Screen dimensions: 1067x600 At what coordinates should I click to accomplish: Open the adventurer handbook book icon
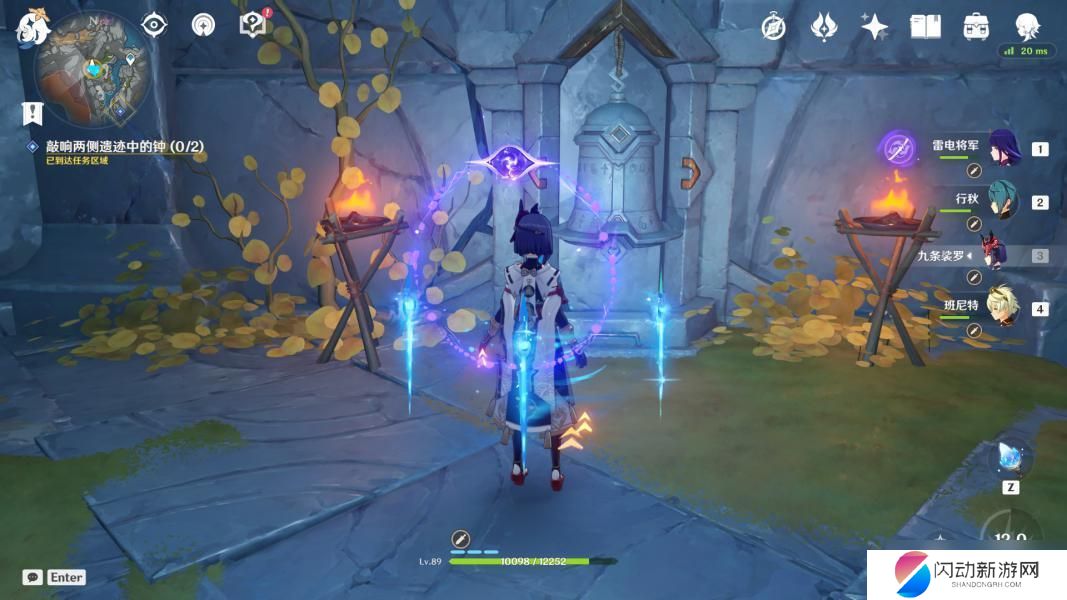point(925,27)
